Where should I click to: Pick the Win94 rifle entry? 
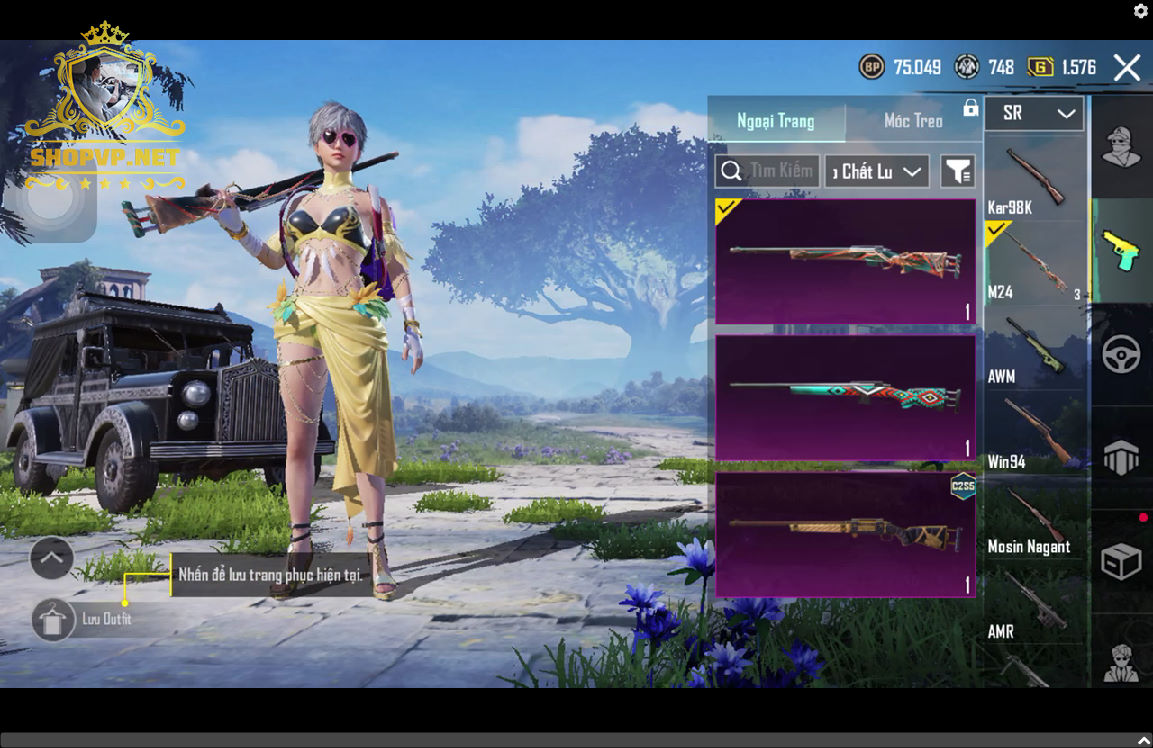[1034, 433]
